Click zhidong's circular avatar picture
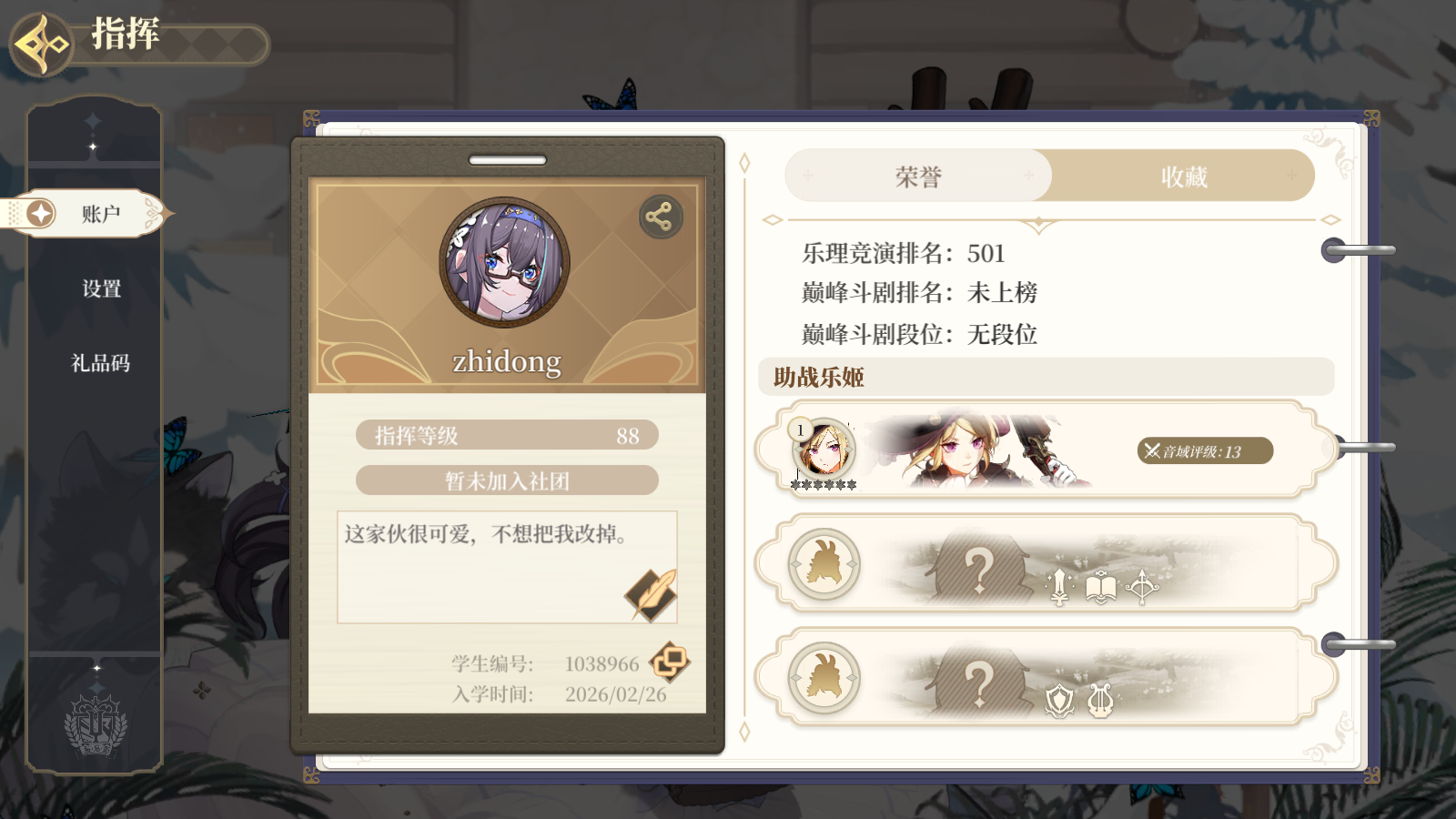The image size is (1456, 819). point(507,261)
